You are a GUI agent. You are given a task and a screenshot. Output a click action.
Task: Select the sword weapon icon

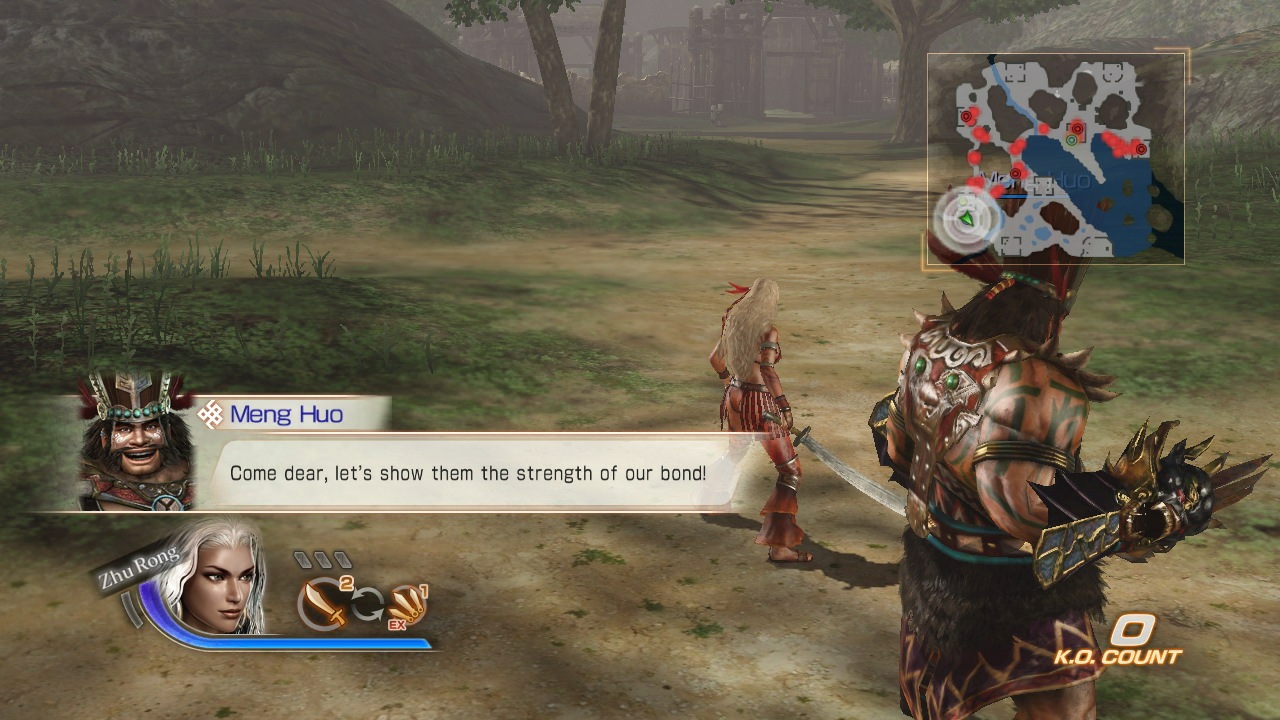pyautogui.click(x=322, y=606)
